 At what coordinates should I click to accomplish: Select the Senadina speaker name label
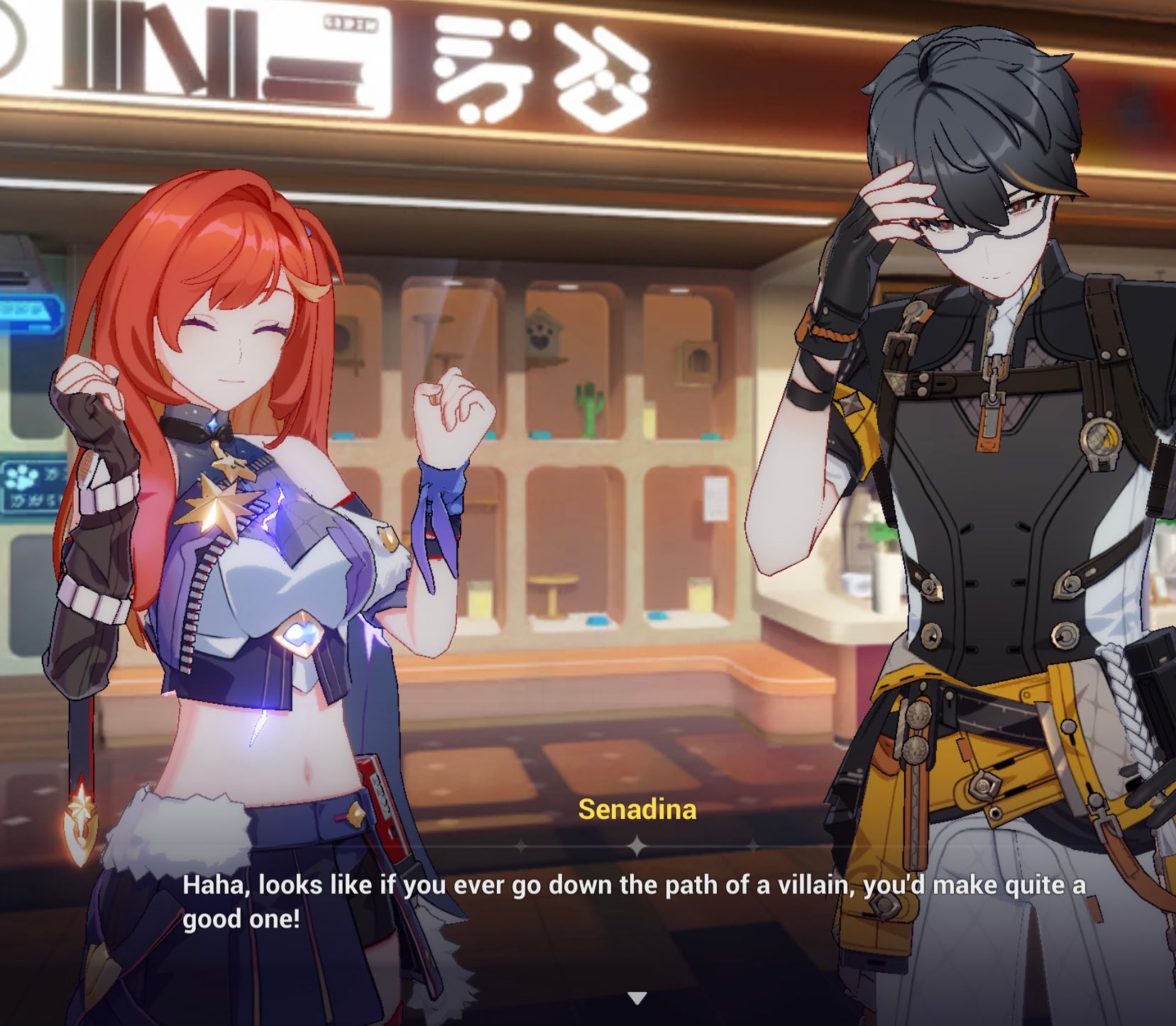point(635,807)
